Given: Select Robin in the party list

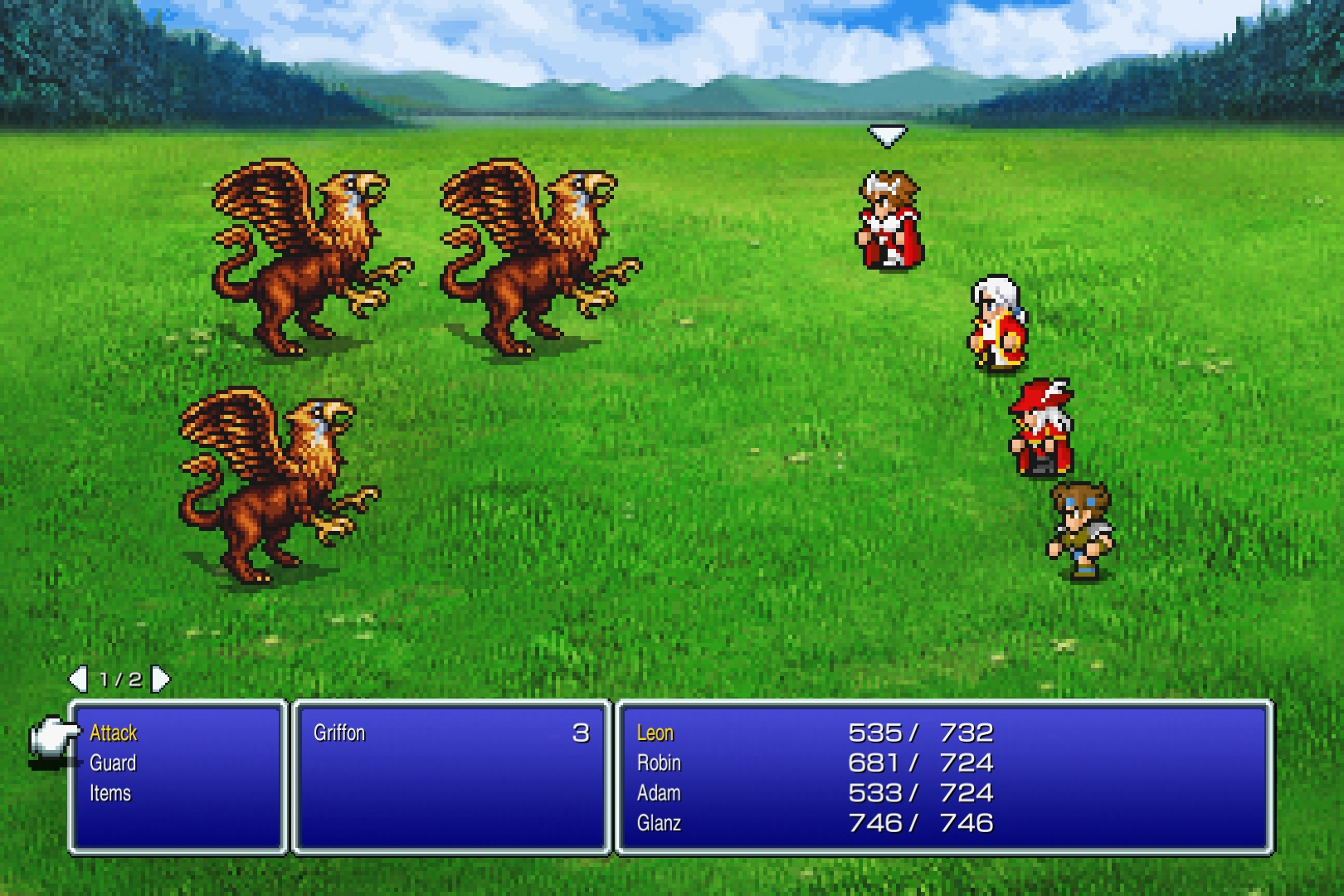Looking at the screenshot, I should pos(659,763).
